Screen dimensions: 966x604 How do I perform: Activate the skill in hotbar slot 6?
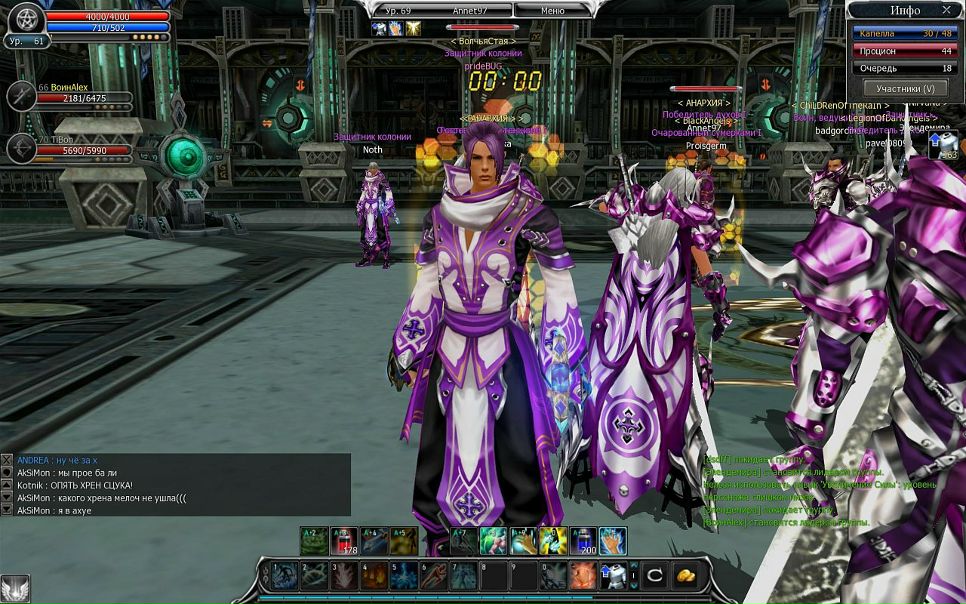433,575
